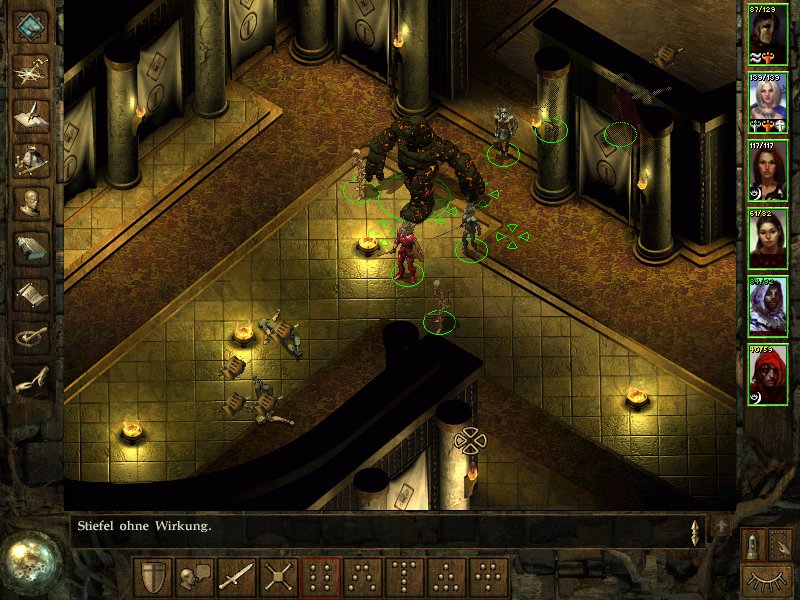This screenshot has height=600, width=800.
Task: Open the mage spellbook icon
Action: (x=32, y=248)
